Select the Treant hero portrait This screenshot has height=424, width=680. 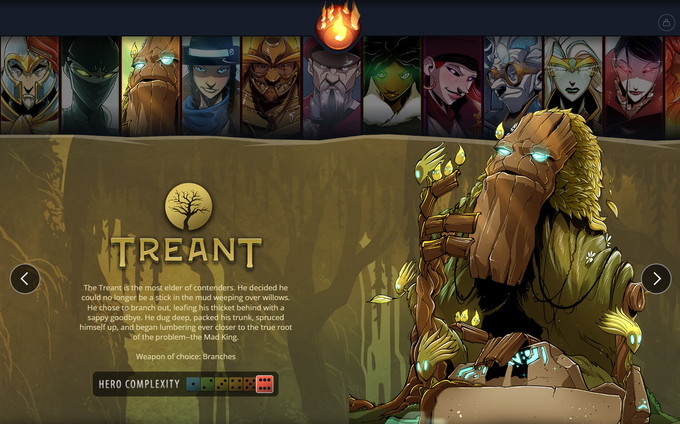tap(151, 86)
